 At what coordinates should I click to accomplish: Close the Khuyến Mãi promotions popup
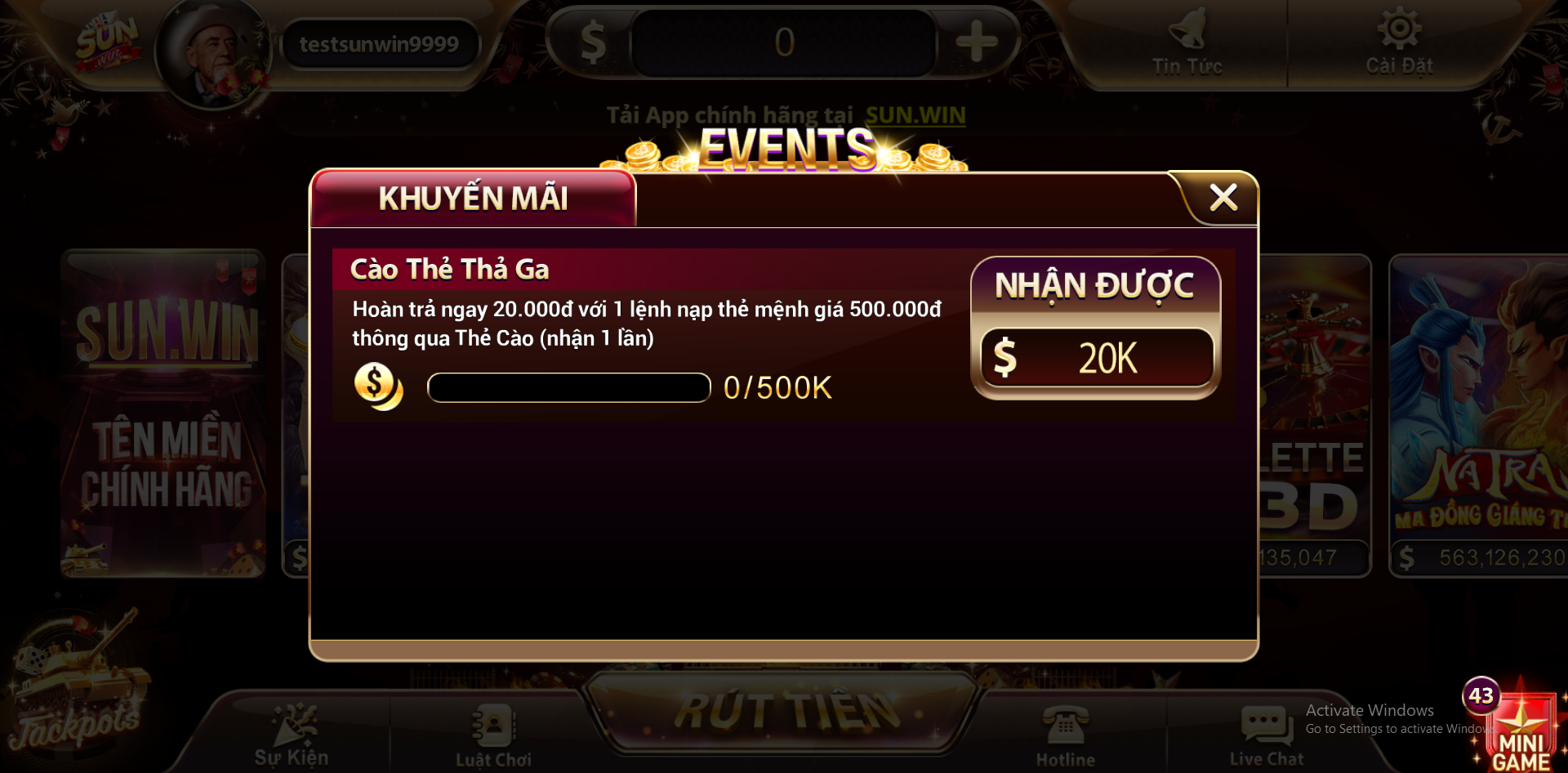1223,198
